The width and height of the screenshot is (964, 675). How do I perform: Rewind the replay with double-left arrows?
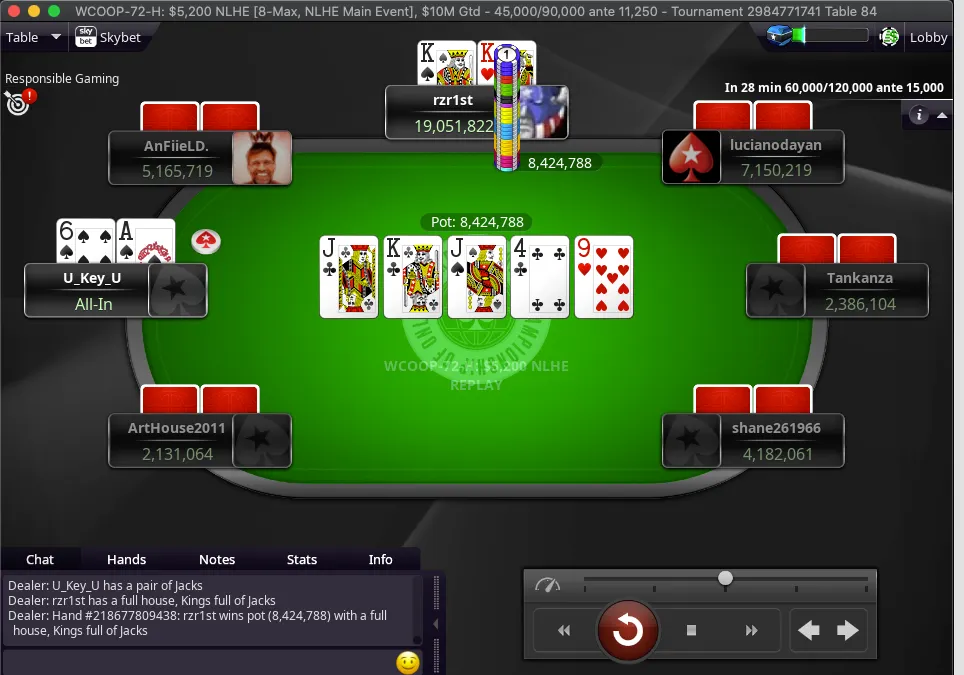click(x=564, y=630)
